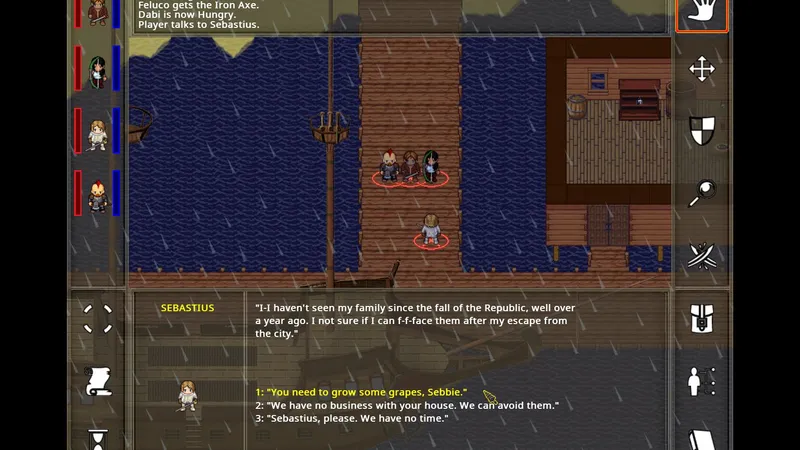Use the magnifying glass examine tool
Image resolution: width=800 pixels, height=450 pixels.
[702, 193]
